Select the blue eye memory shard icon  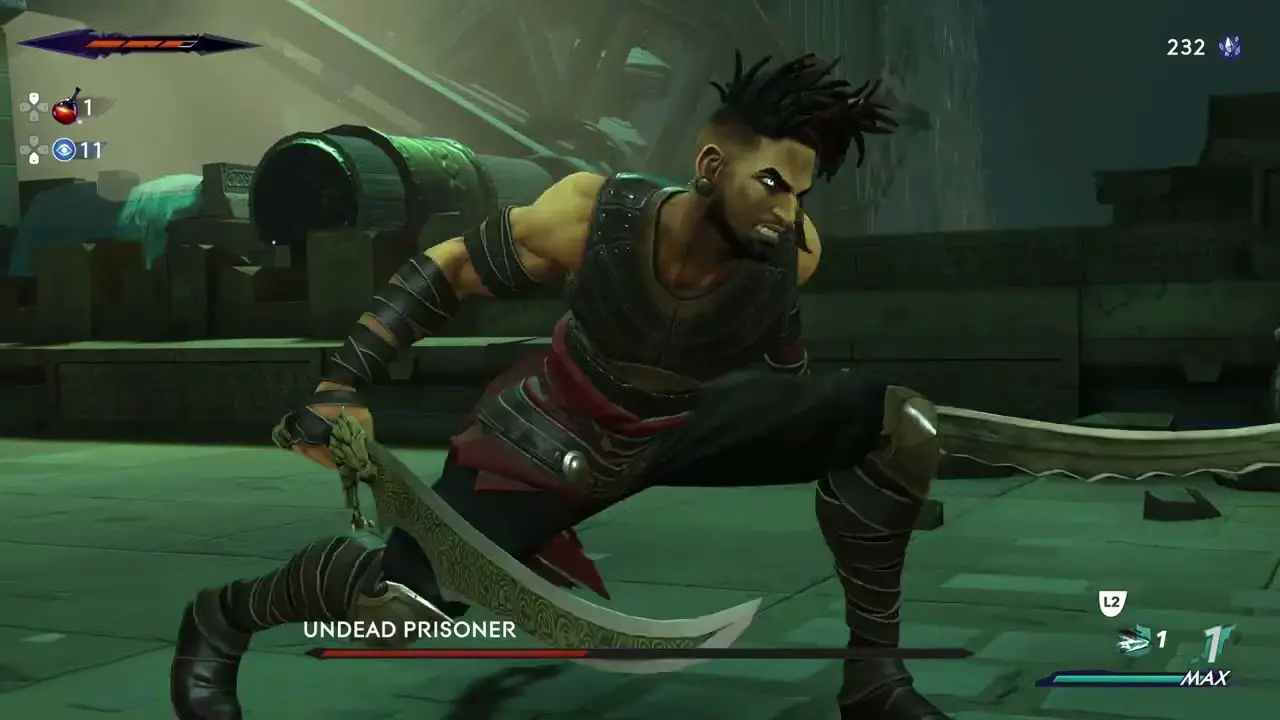pos(65,150)
